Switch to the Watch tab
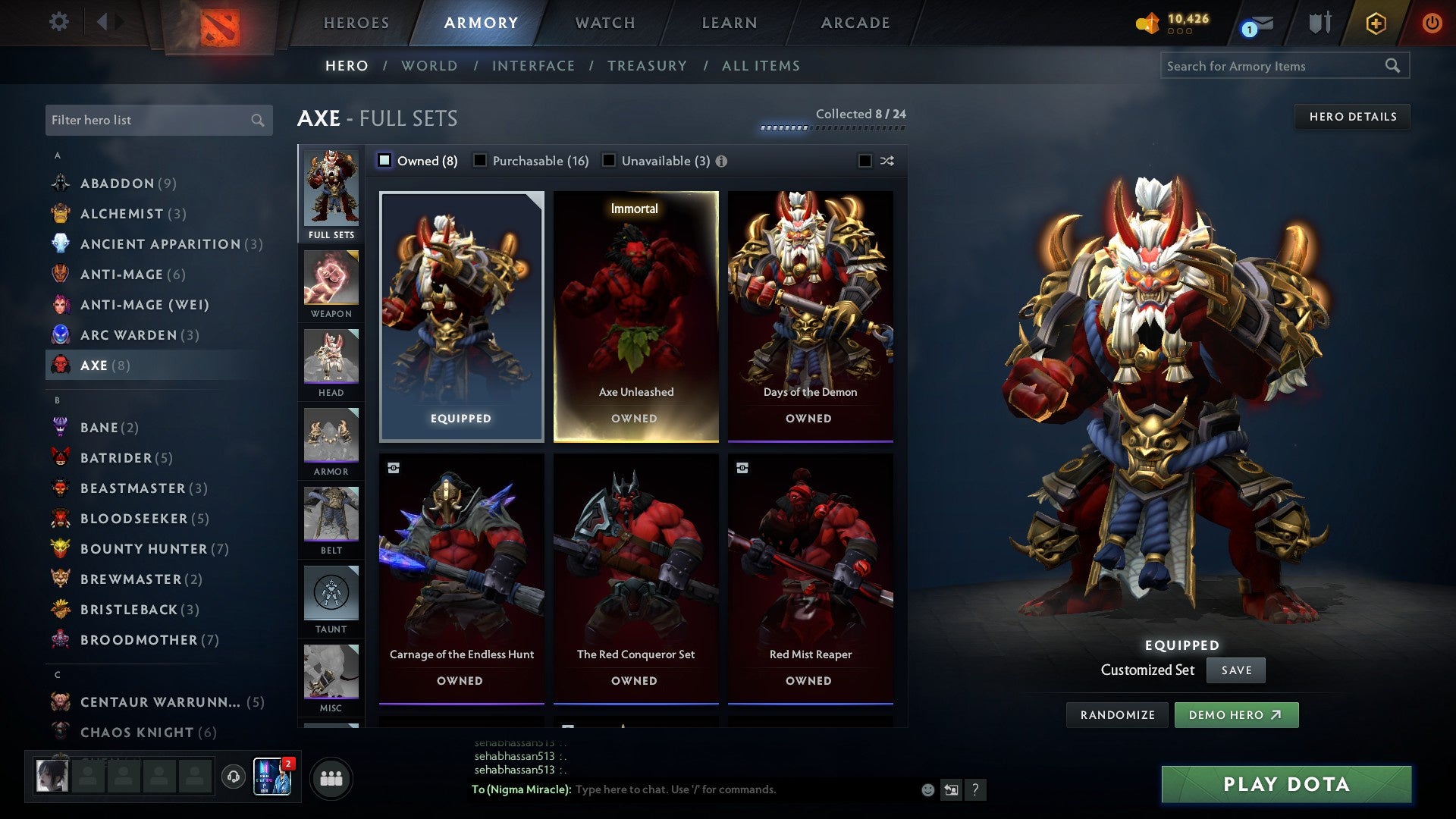The image size is (1456, 819). pyautogui.click(x=605, y=23)
